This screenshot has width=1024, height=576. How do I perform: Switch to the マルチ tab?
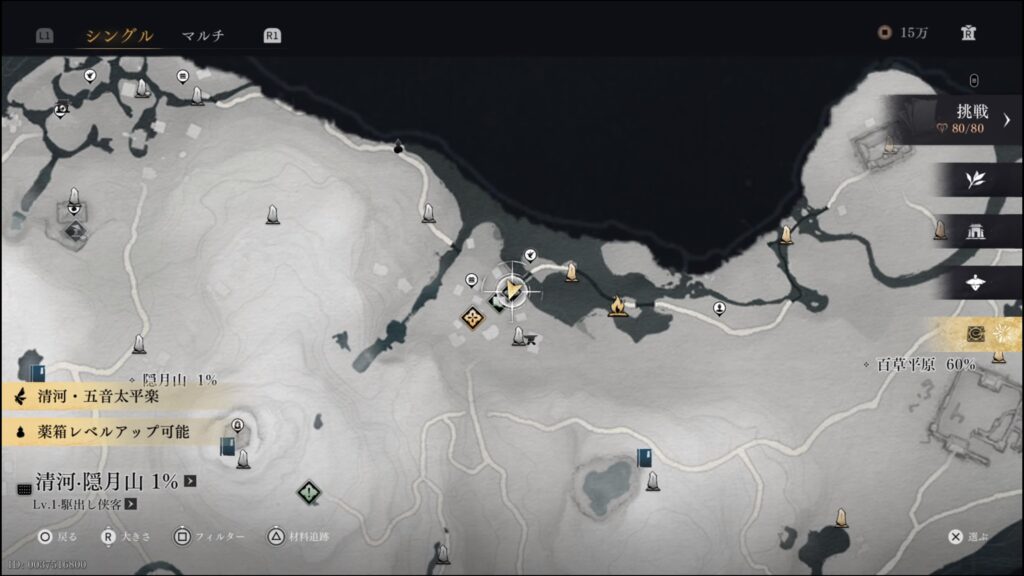coord(203,36)
